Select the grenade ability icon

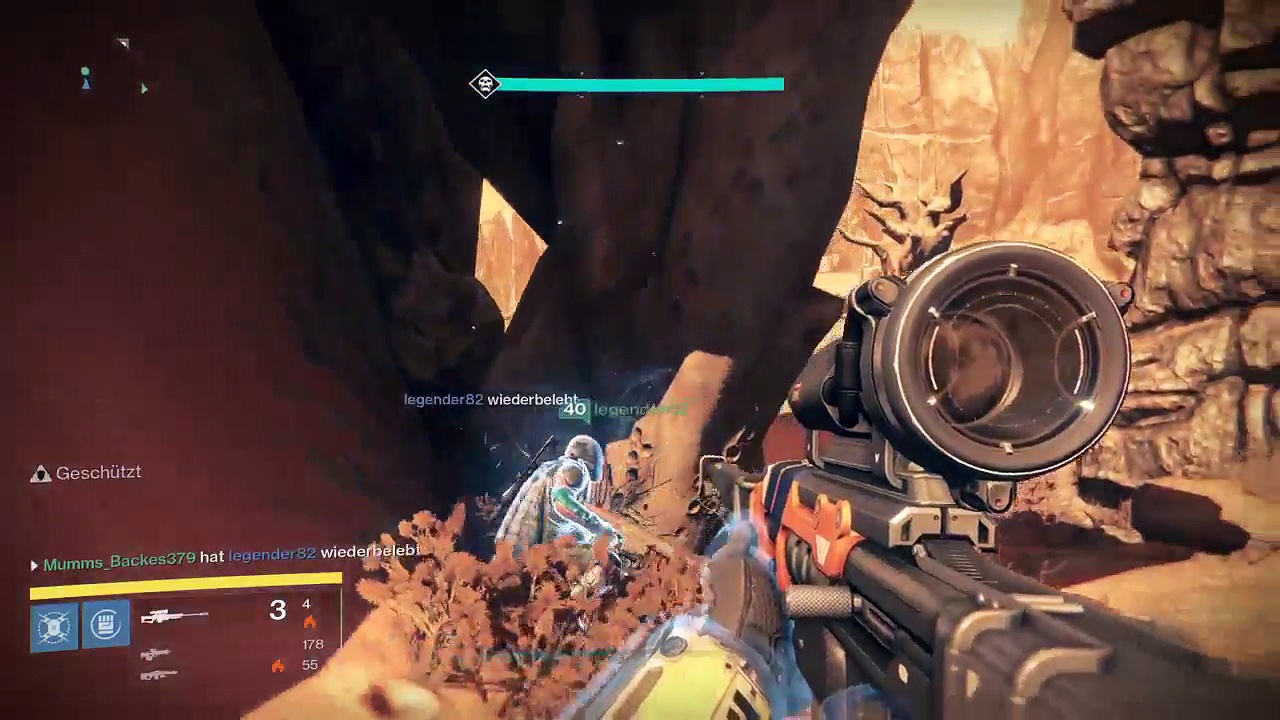(x=53, y=627)
